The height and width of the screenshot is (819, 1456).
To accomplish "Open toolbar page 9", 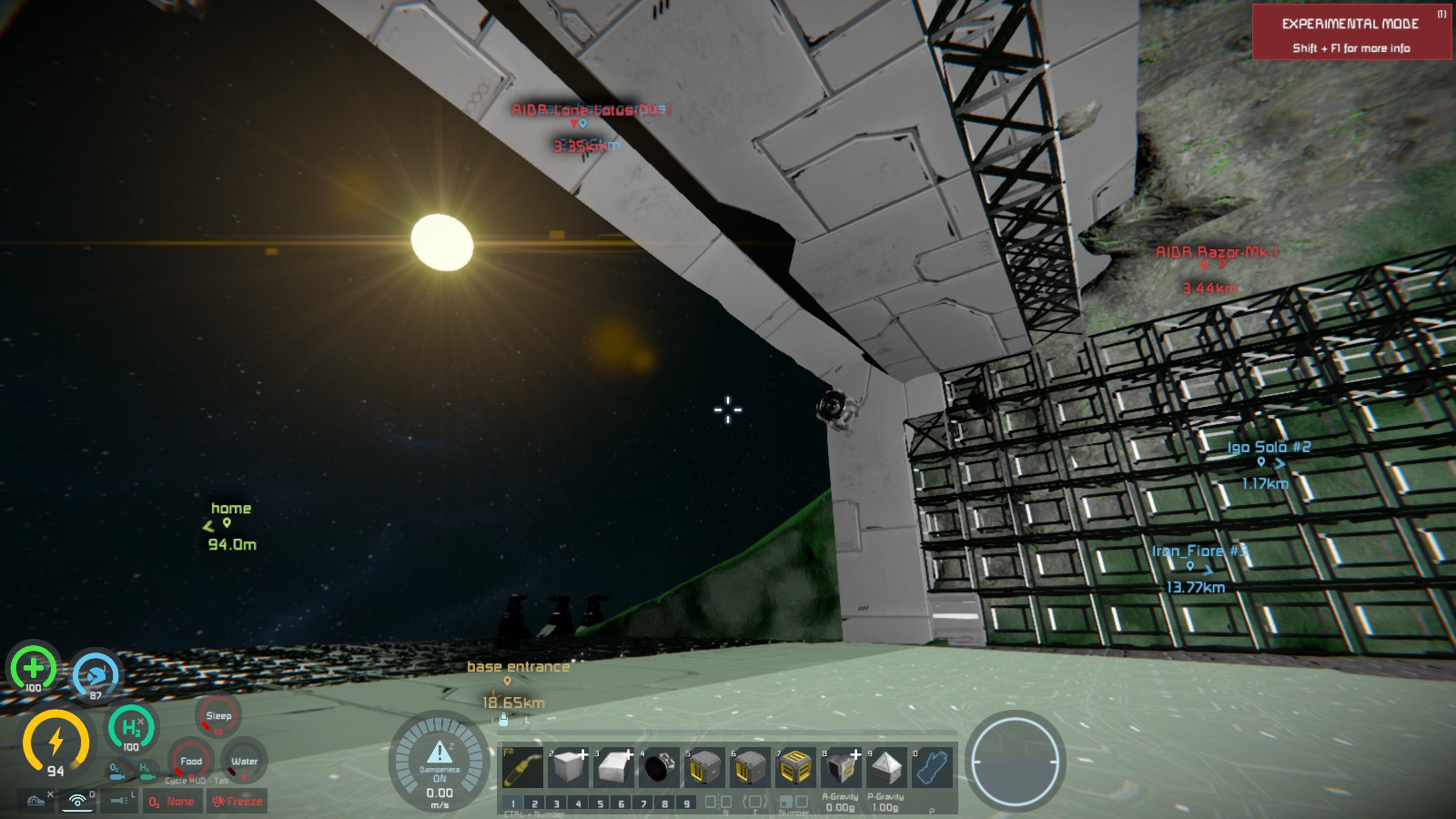I will pyautogui.click(x=687, y=804).
